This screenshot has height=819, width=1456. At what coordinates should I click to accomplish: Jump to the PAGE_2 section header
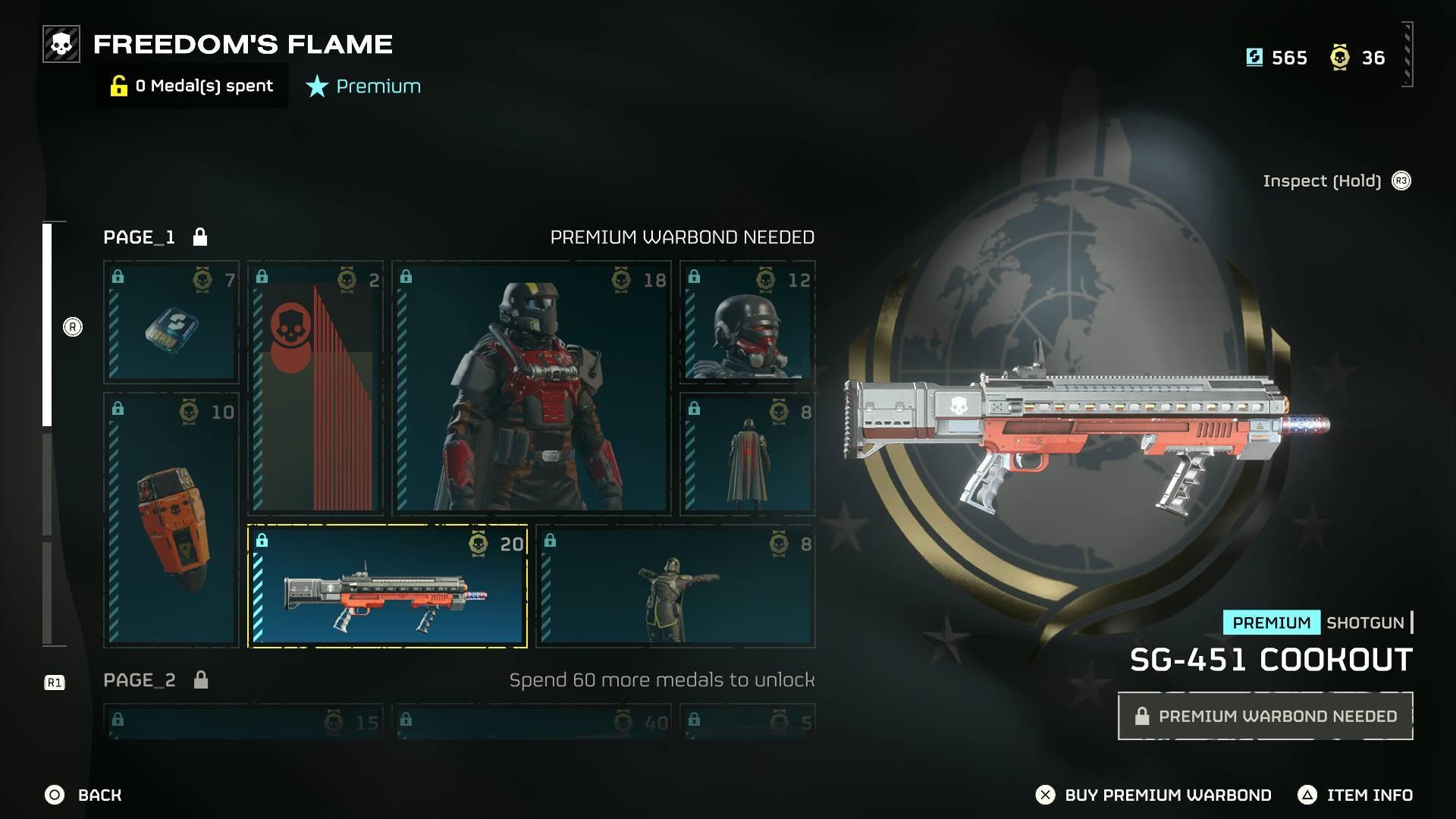pos(140,680)
